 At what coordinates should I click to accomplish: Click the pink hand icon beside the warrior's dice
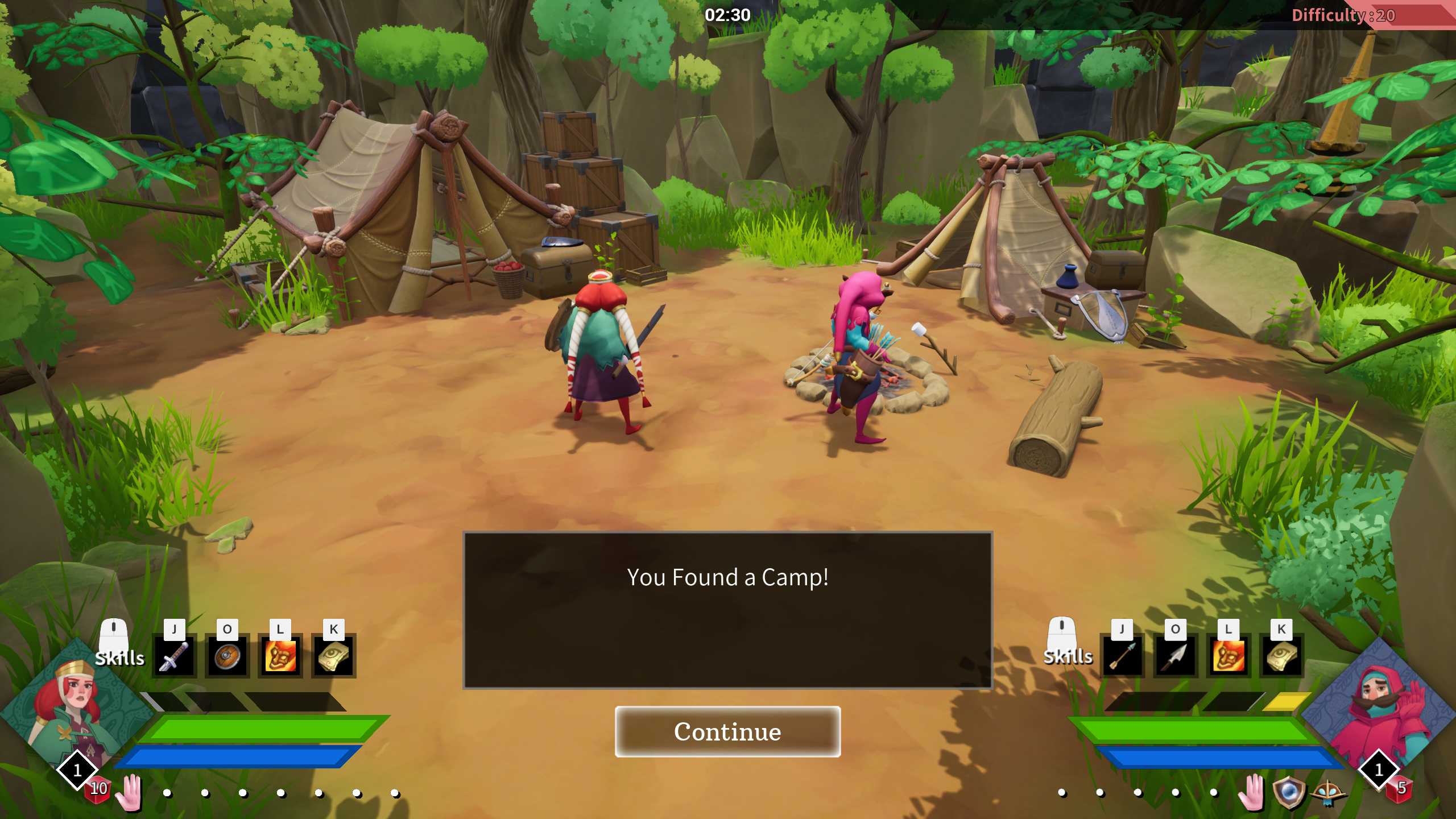(129, 792)
